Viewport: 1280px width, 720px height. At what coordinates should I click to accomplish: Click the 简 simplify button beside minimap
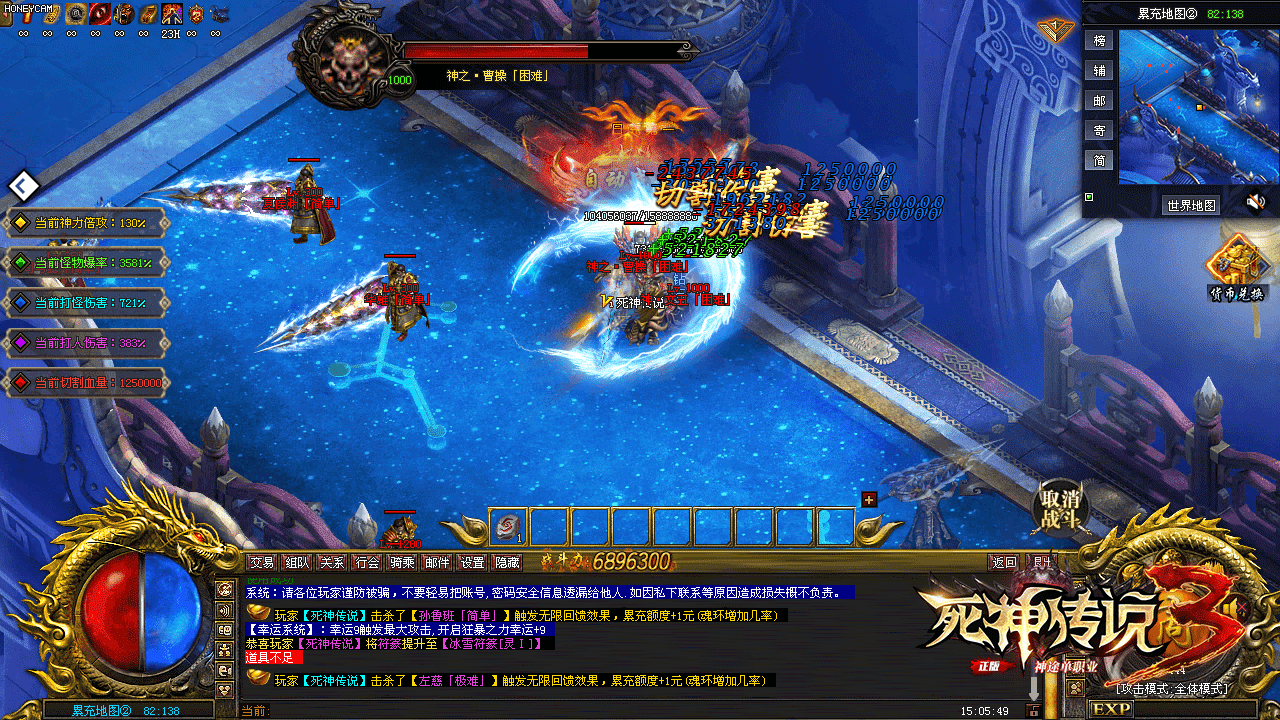click(x=1100, y=161)
